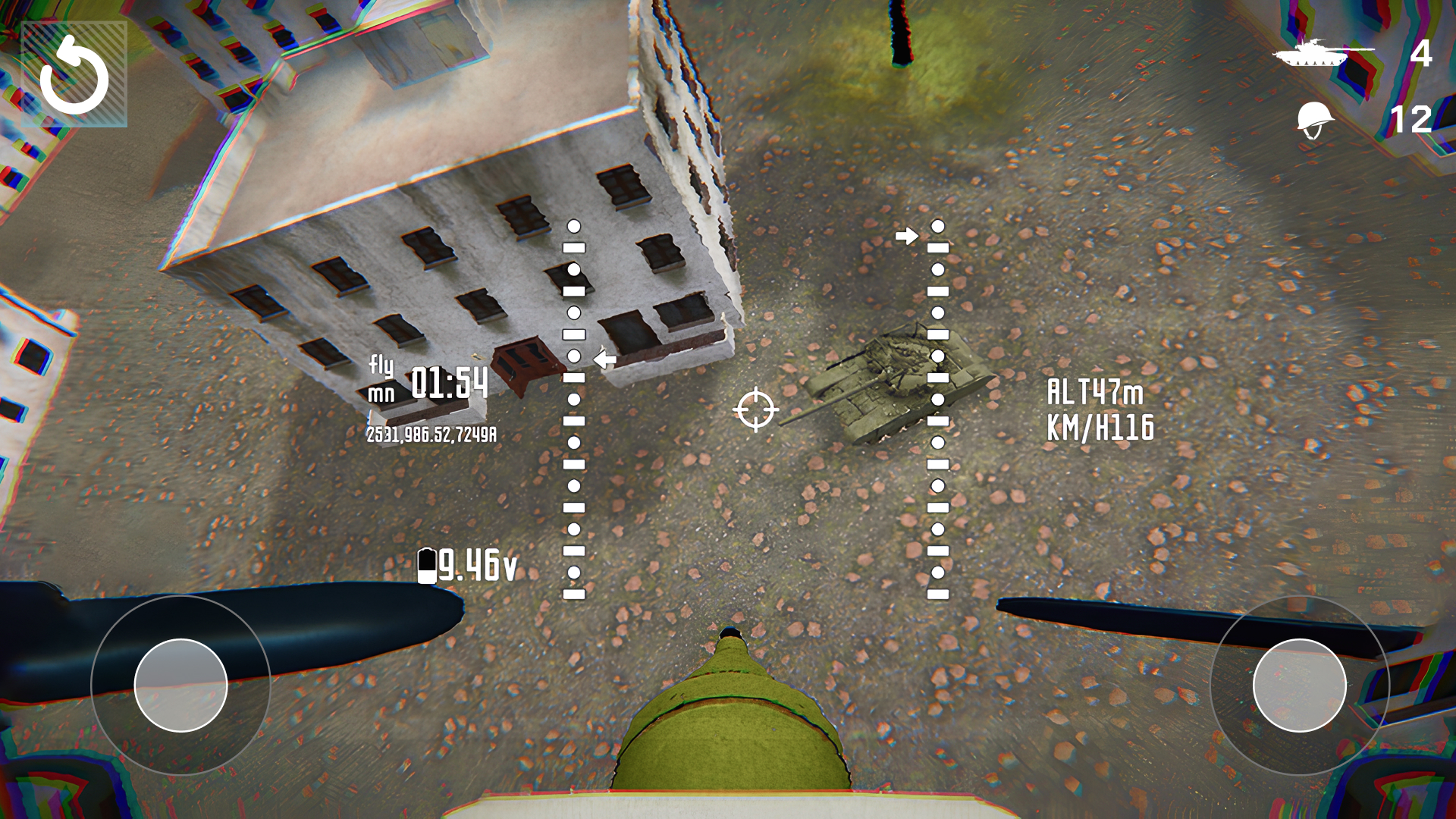Screen dimensions: 1456x819
Task: Open the restart options via reset button
Action: [x=76, y=74]
